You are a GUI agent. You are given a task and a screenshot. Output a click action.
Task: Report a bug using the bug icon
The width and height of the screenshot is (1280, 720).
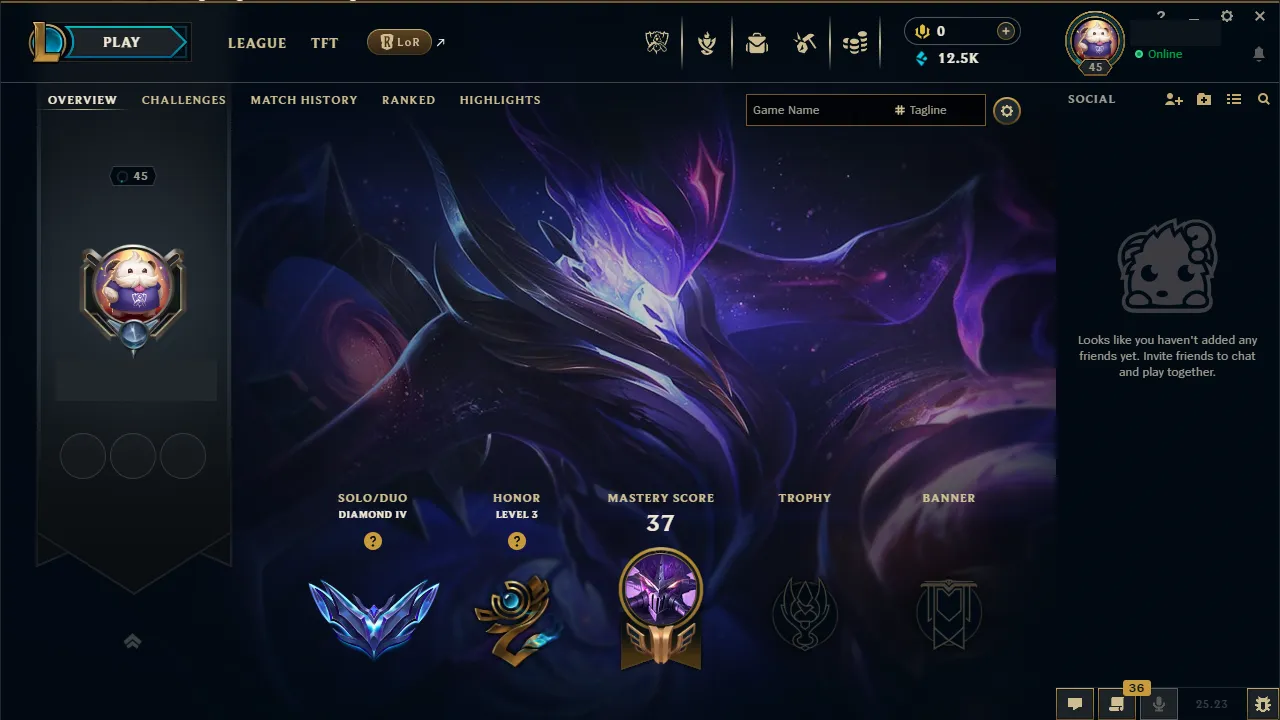pos(1263,704)
